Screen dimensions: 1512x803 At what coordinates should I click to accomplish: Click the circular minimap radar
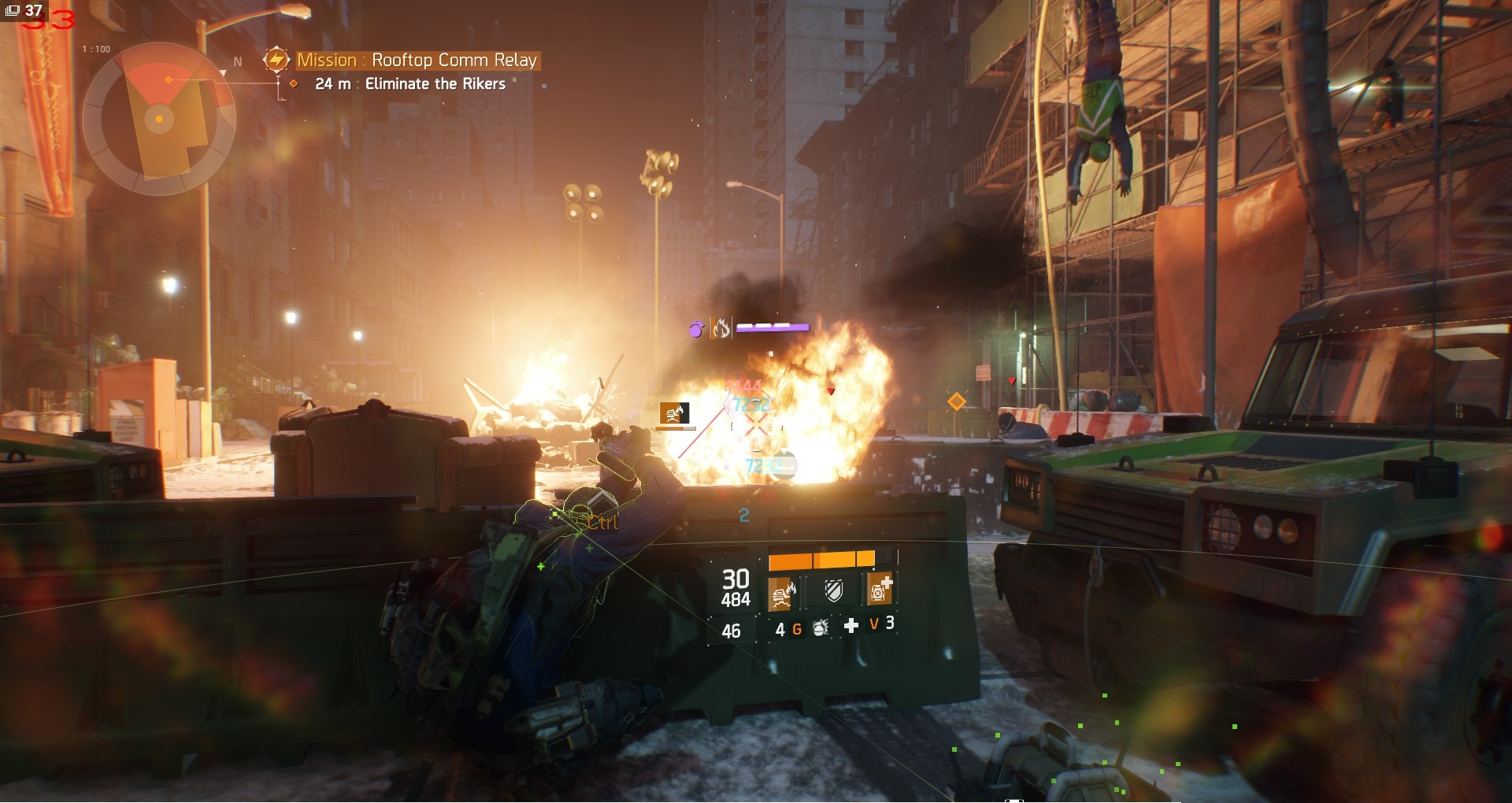[x=159, y=119]
